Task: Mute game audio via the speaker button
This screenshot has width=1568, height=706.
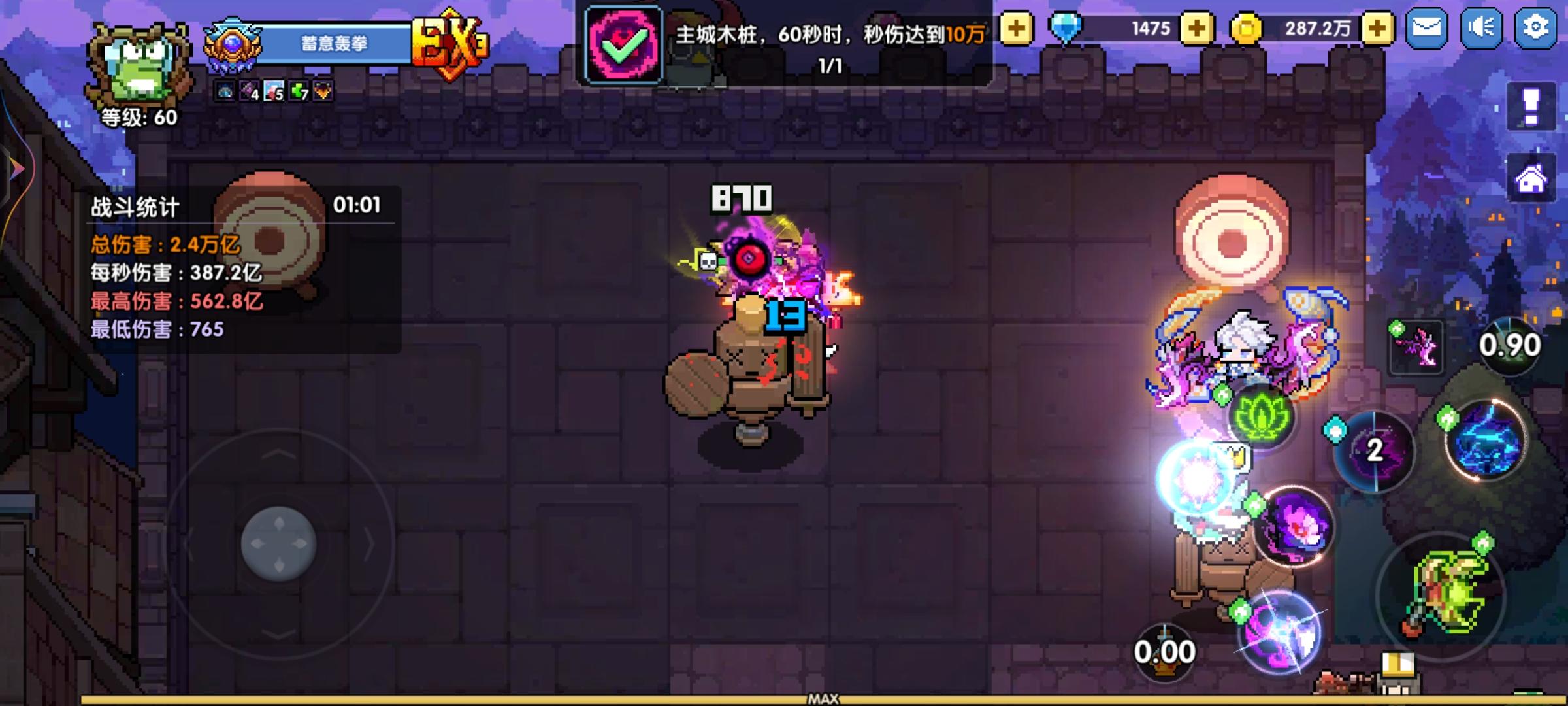Action: pyautogui.click(x=1480, y=28)
